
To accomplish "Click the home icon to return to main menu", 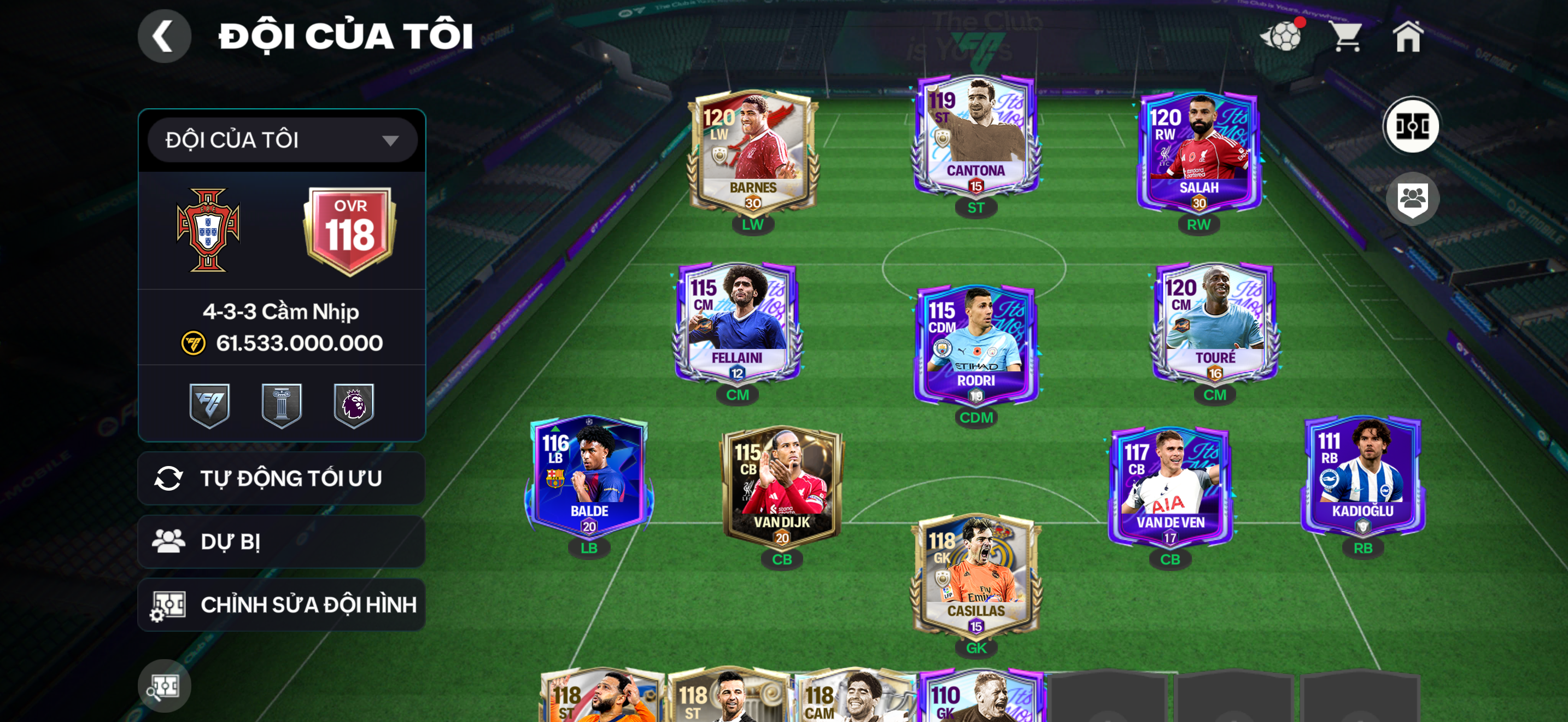I will coord(1411,38).
